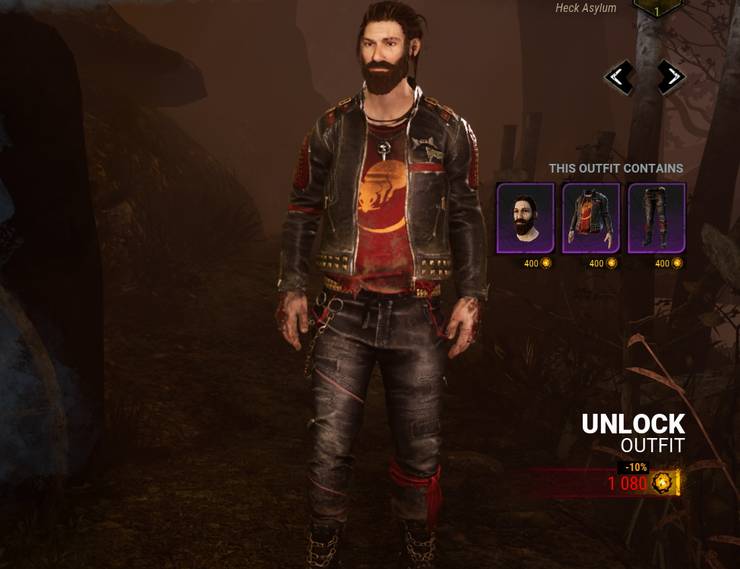
Task: Show the next outfit with right arrow
Action: click(671, 77)
